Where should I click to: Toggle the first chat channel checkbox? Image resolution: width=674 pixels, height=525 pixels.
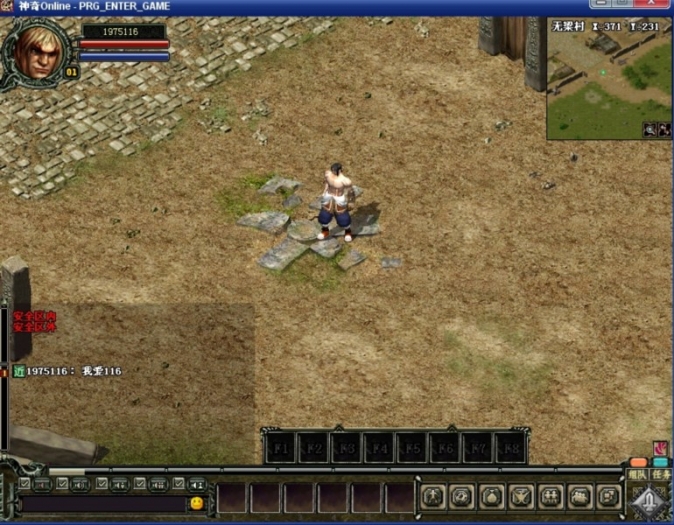[x=25, y=484]
